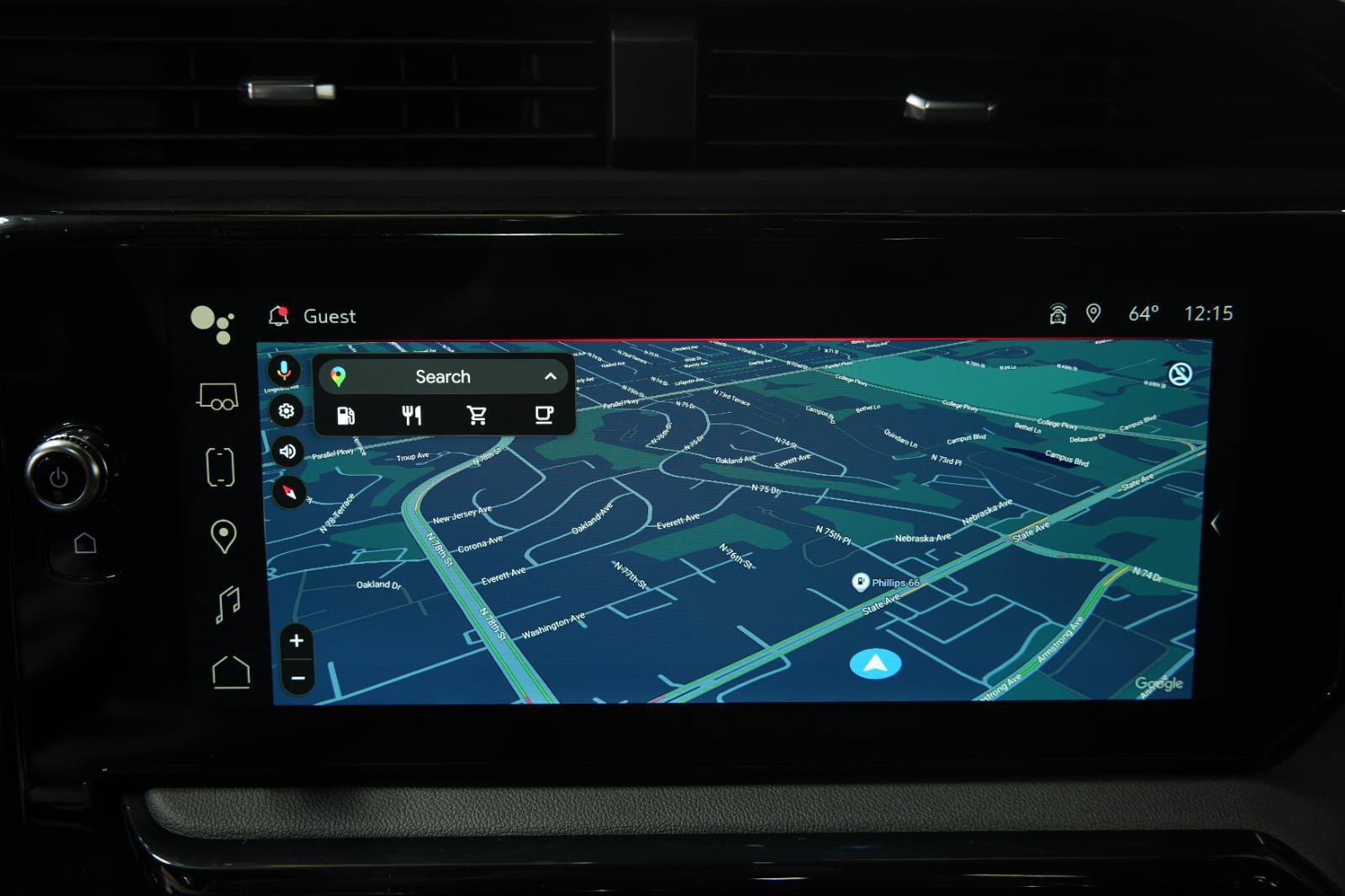Search for gas stations nearby
This screenshot has height=896, width=1345.
click(345, 414)
